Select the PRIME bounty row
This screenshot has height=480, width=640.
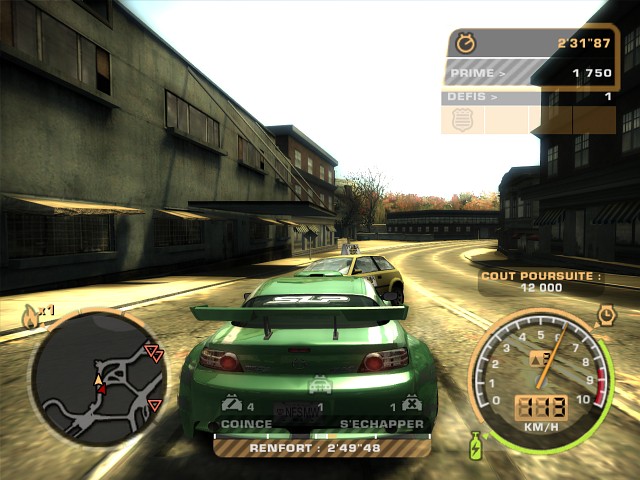click(528, 73)
